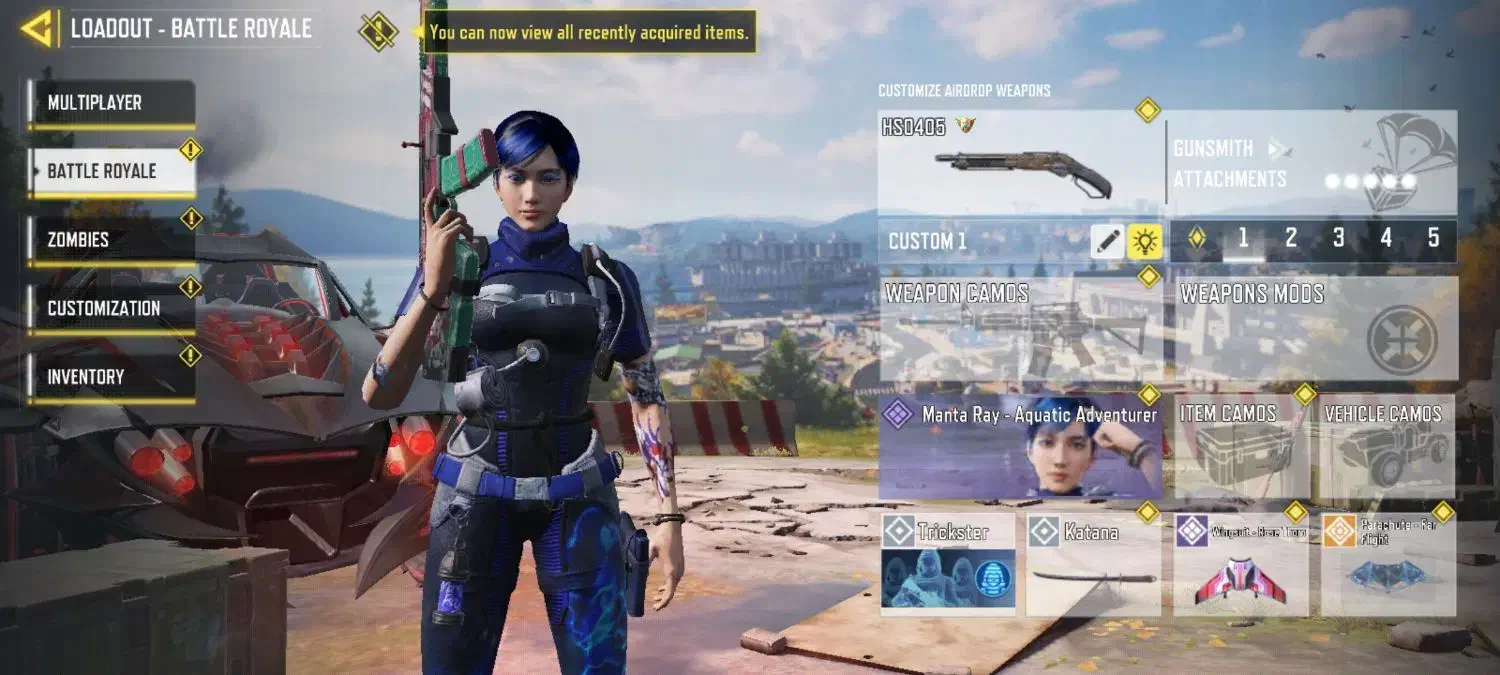
Task: Click the yellow lightbulb recommendation button
Action: tap(1144, 241)
